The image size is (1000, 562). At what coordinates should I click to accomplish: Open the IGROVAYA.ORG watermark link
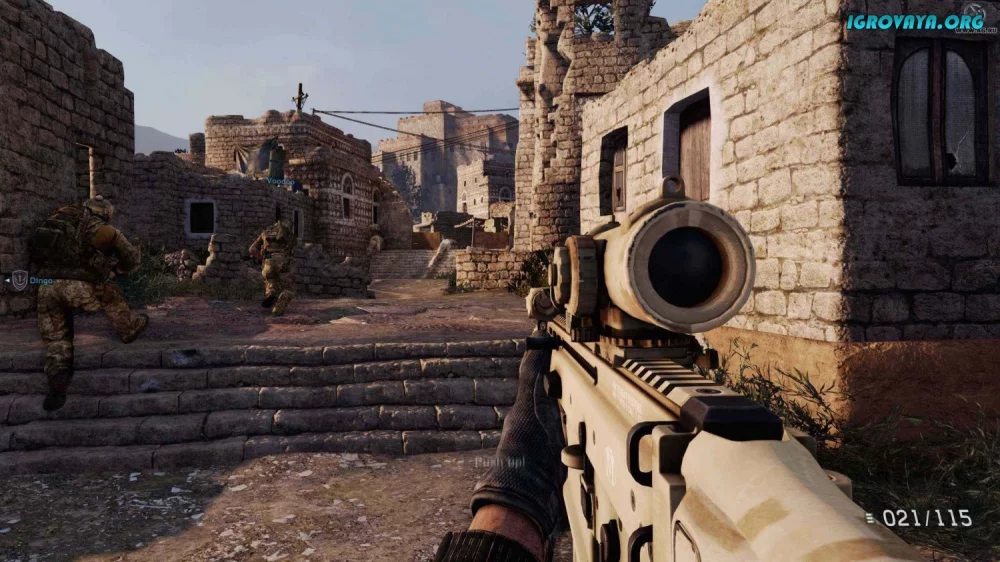pos(914,21)
